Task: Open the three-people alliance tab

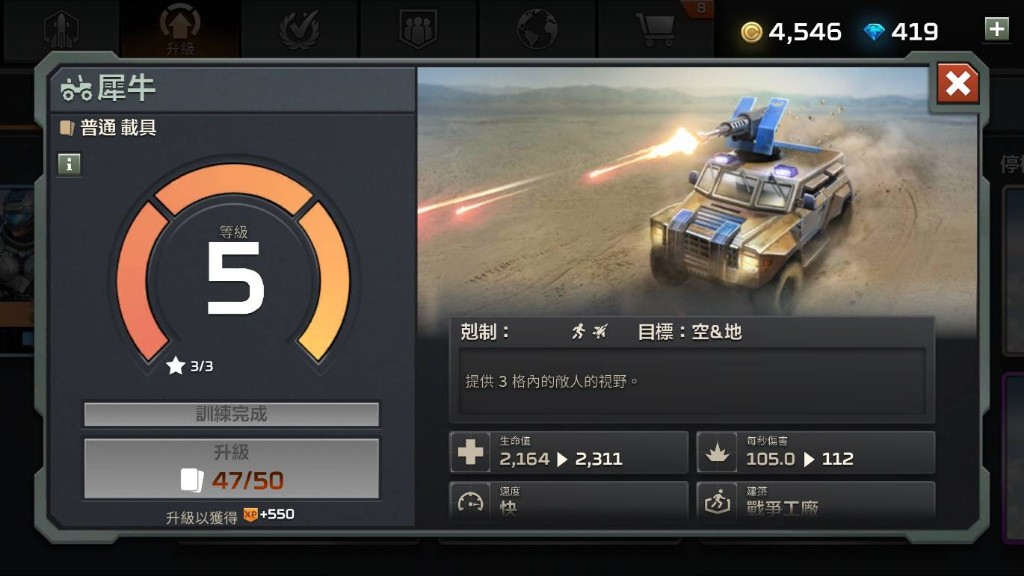Action: click(418, 29)
